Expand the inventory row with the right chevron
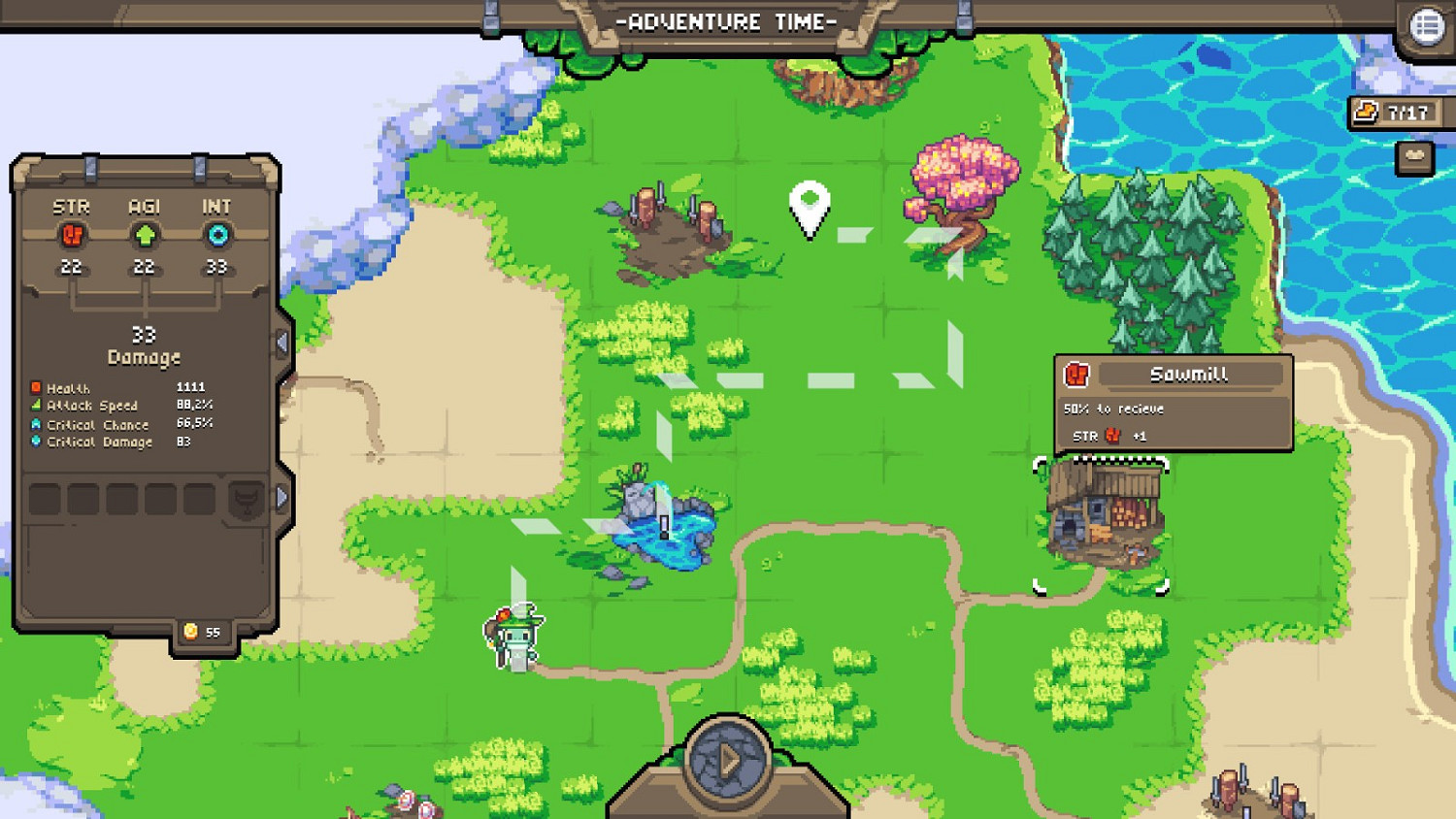Viewport: 1456px width, 819px height. [282, 496]
